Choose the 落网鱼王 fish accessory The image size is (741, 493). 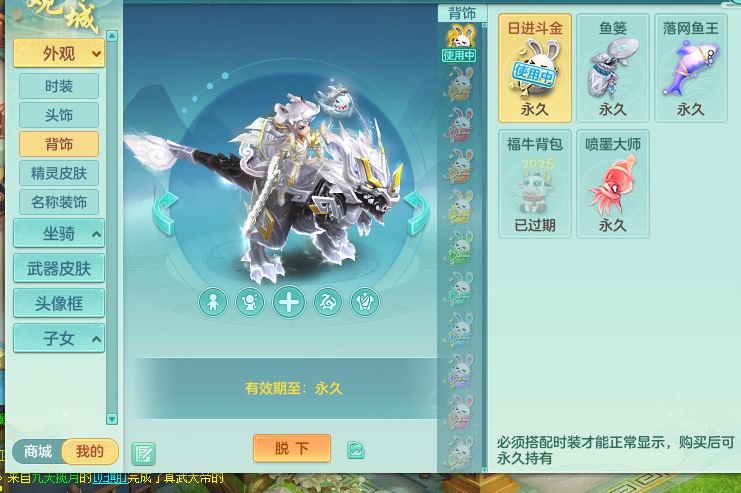pyautogui.click(x=691, y=68)
